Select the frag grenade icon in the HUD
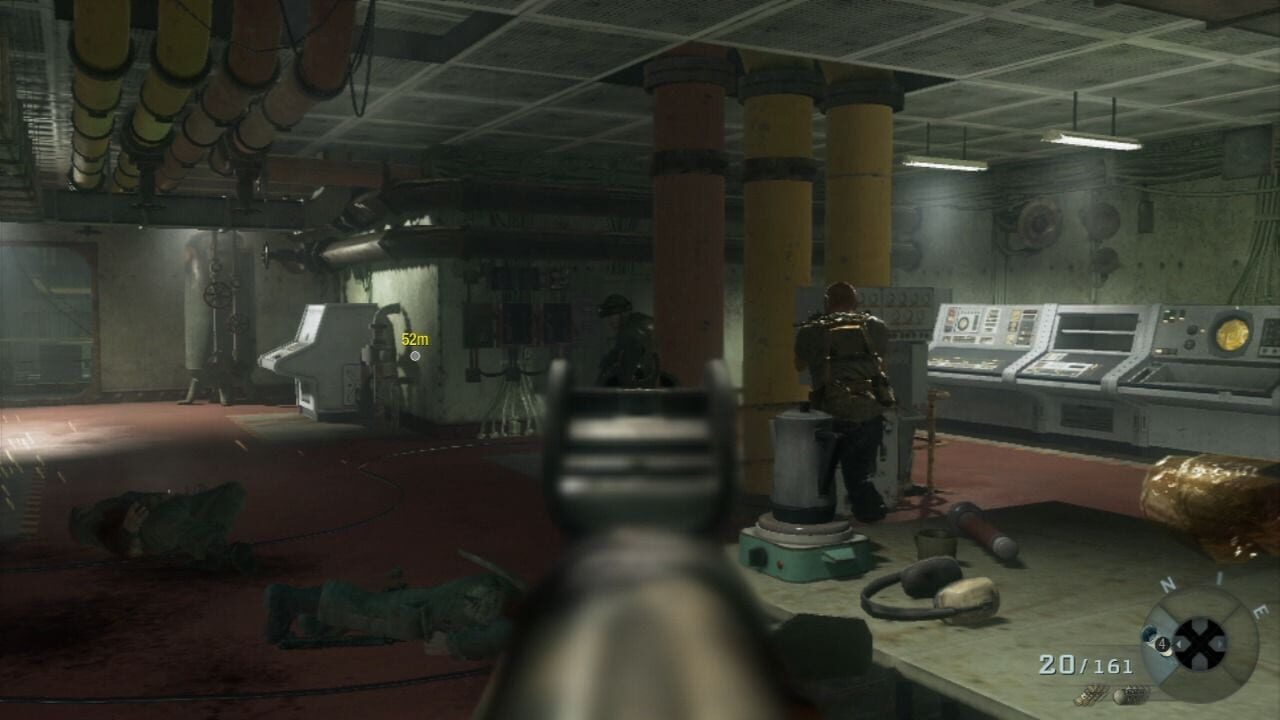1280x720 pixels. tap(1091, 694)
